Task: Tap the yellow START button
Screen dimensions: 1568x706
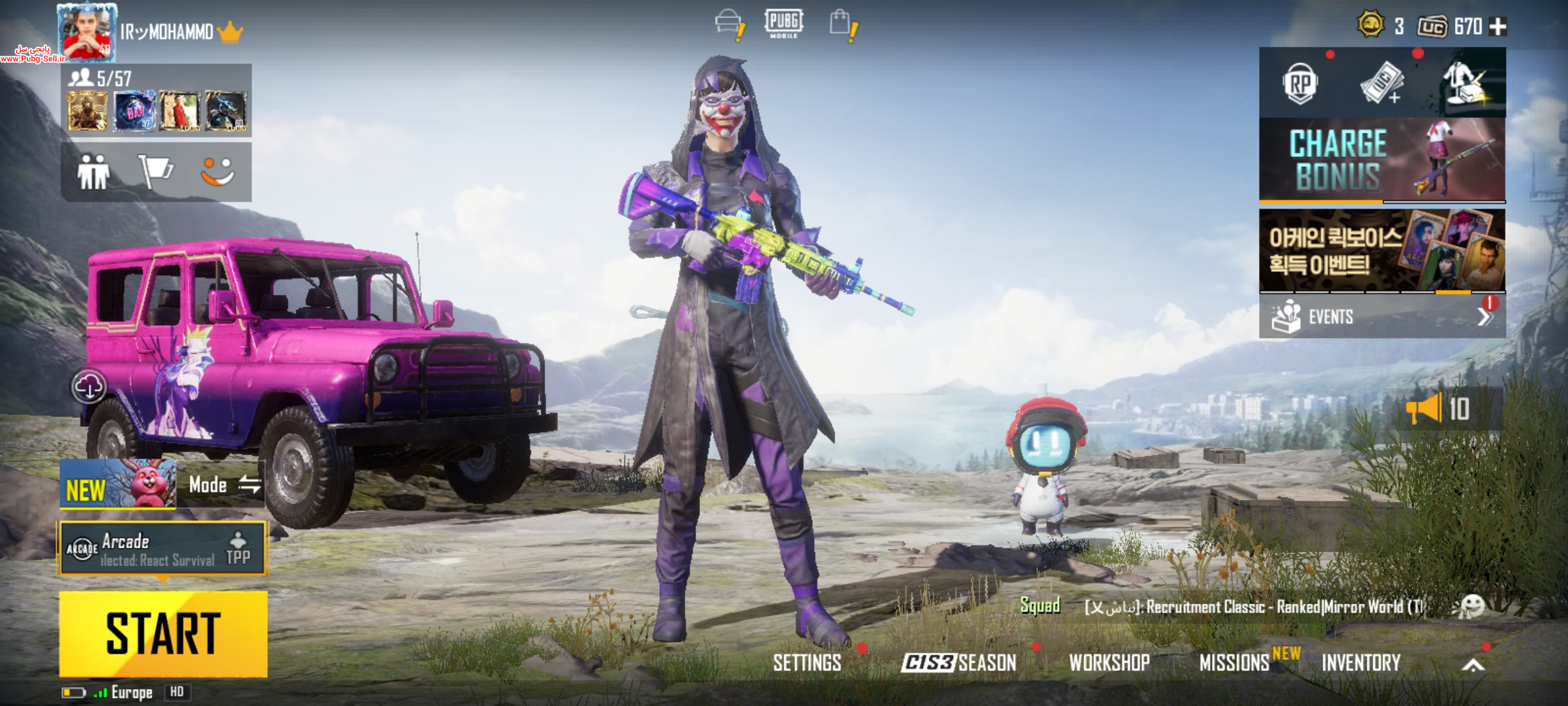Action: (x=163, y=633)
